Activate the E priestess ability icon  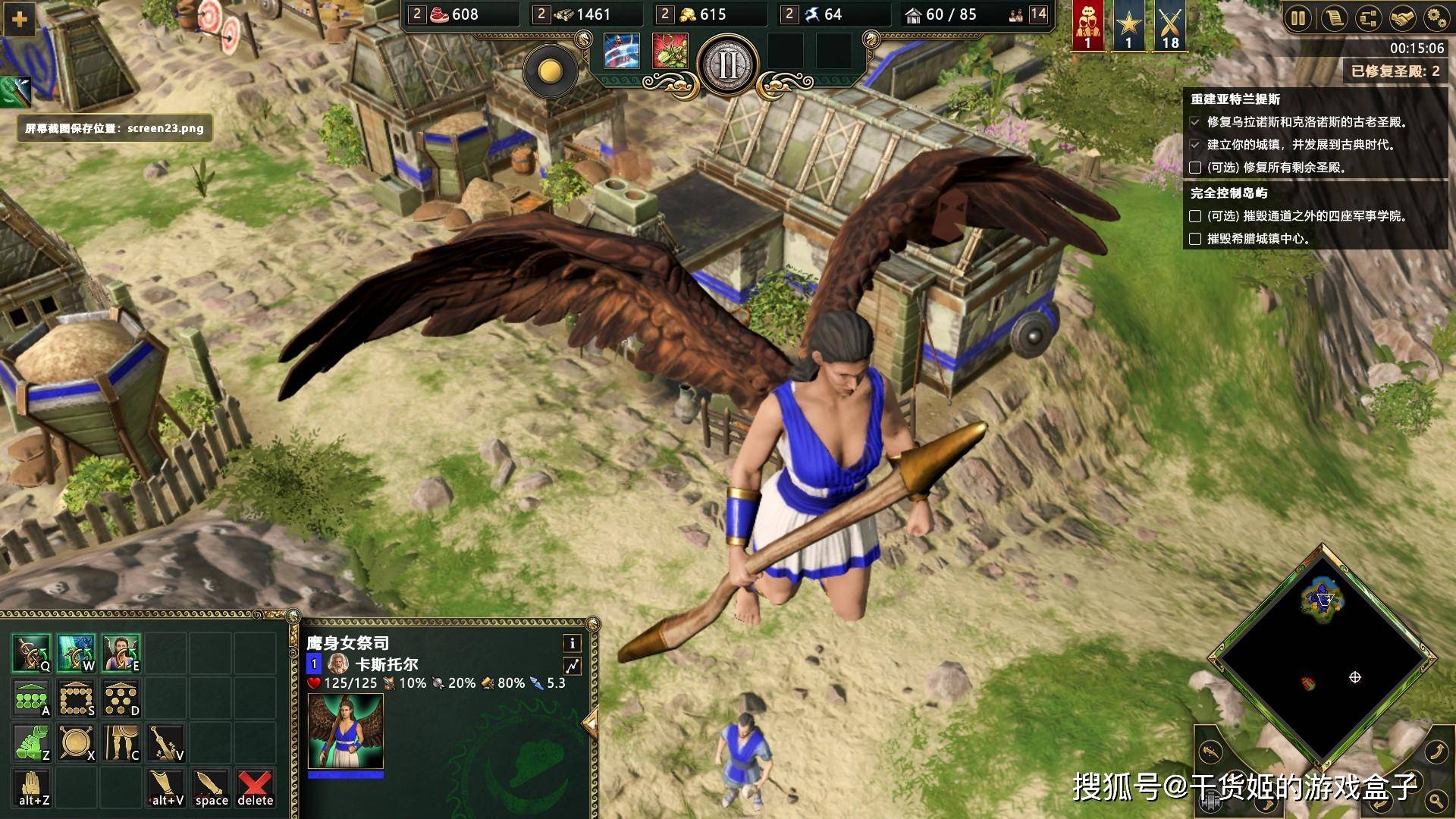(x=121, y=653)
